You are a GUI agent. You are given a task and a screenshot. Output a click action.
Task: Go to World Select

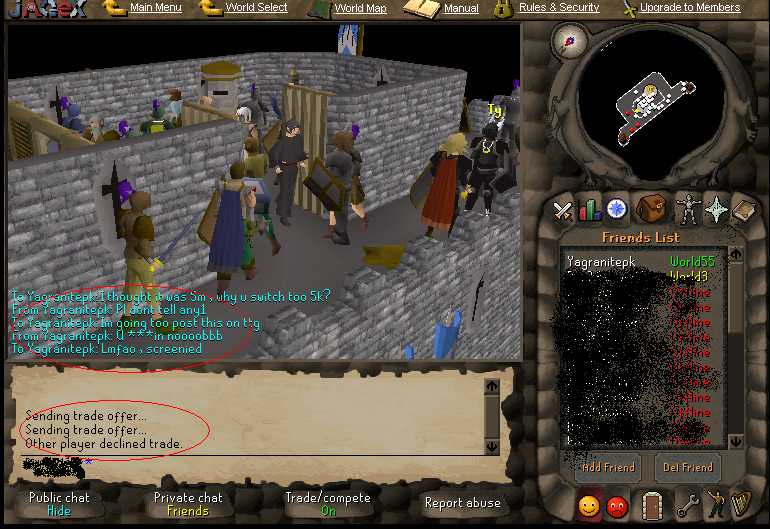[256, 8]
